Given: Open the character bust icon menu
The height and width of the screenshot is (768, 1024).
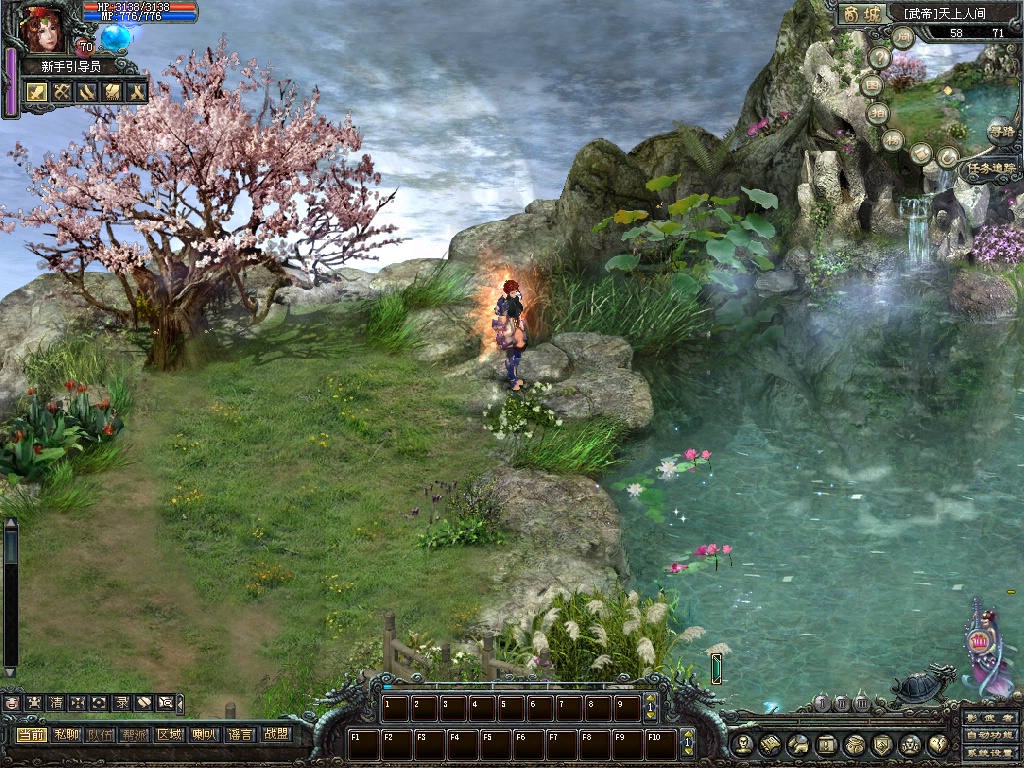Looking at the screenshot, I should (x=741, y=745).
